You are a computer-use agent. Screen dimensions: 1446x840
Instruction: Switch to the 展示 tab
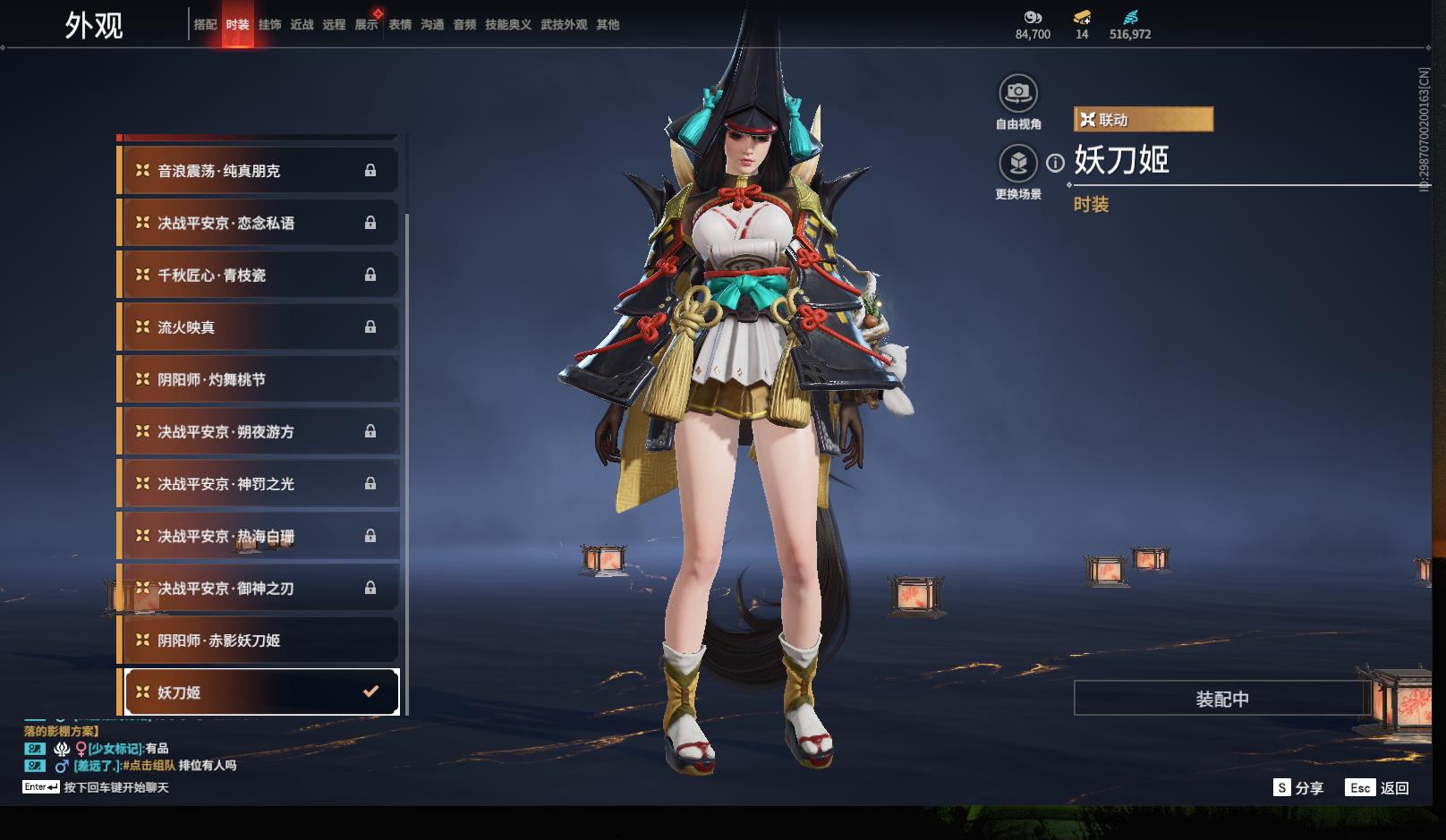click(366, 25)
